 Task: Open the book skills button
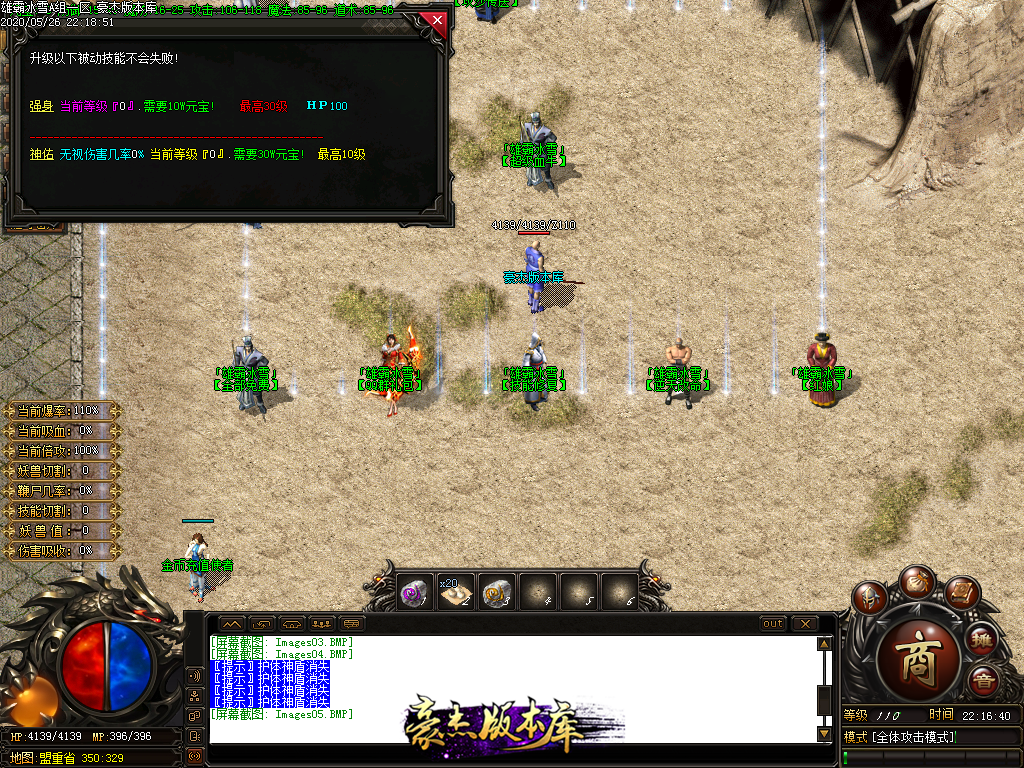961,593
